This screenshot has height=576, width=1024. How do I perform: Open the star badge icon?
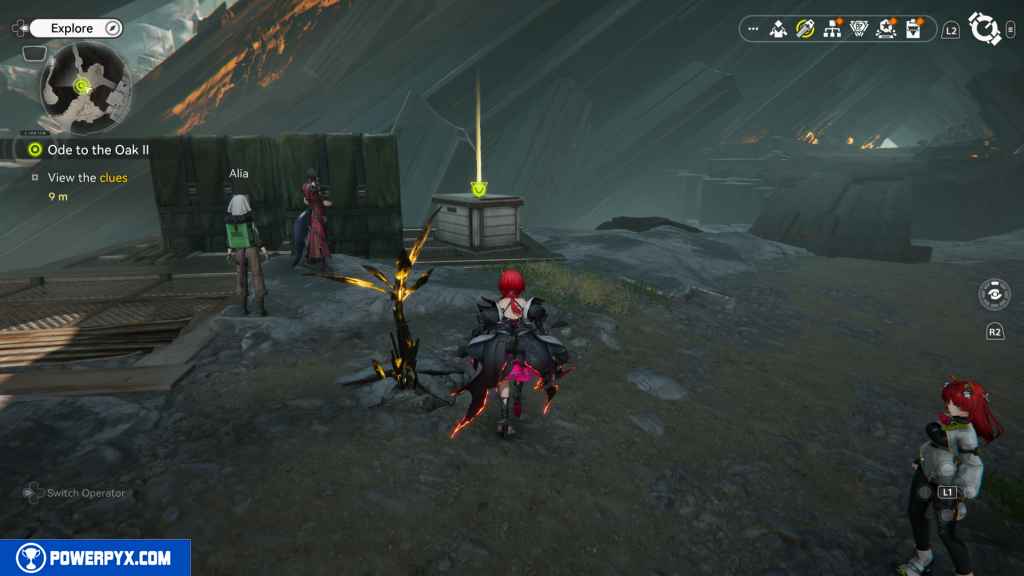[x=885, y=29]
